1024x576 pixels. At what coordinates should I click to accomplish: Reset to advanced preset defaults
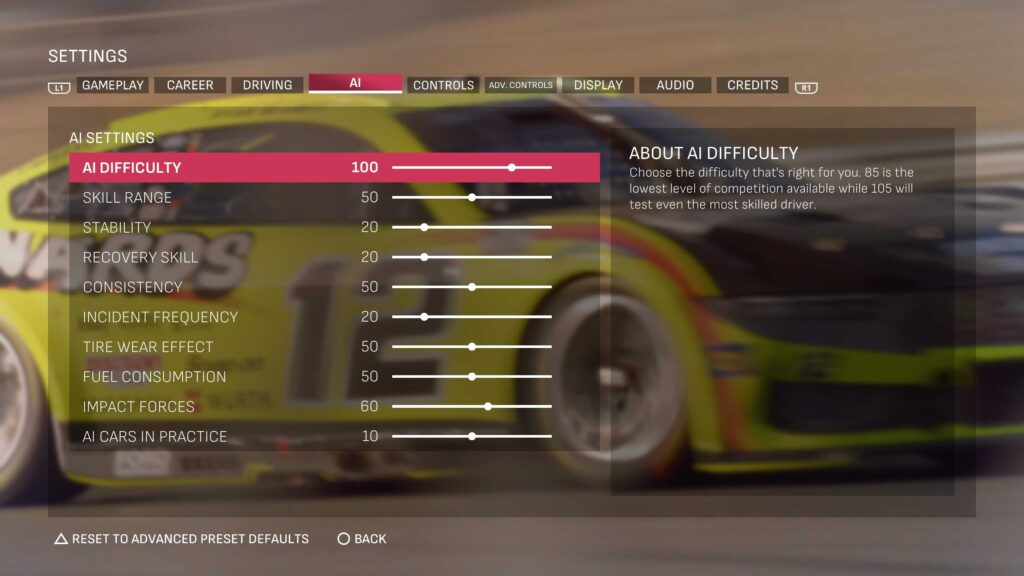click(x=182, y=539)
